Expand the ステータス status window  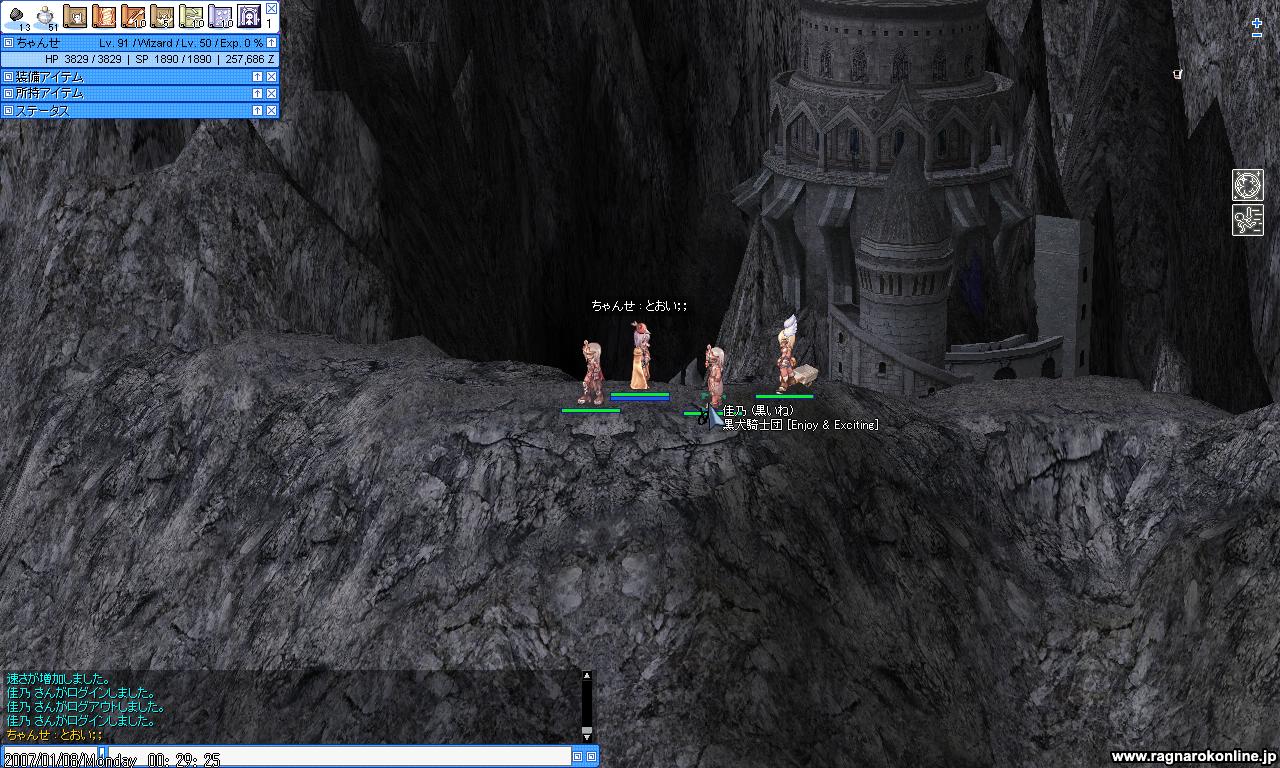click(257, 110)
